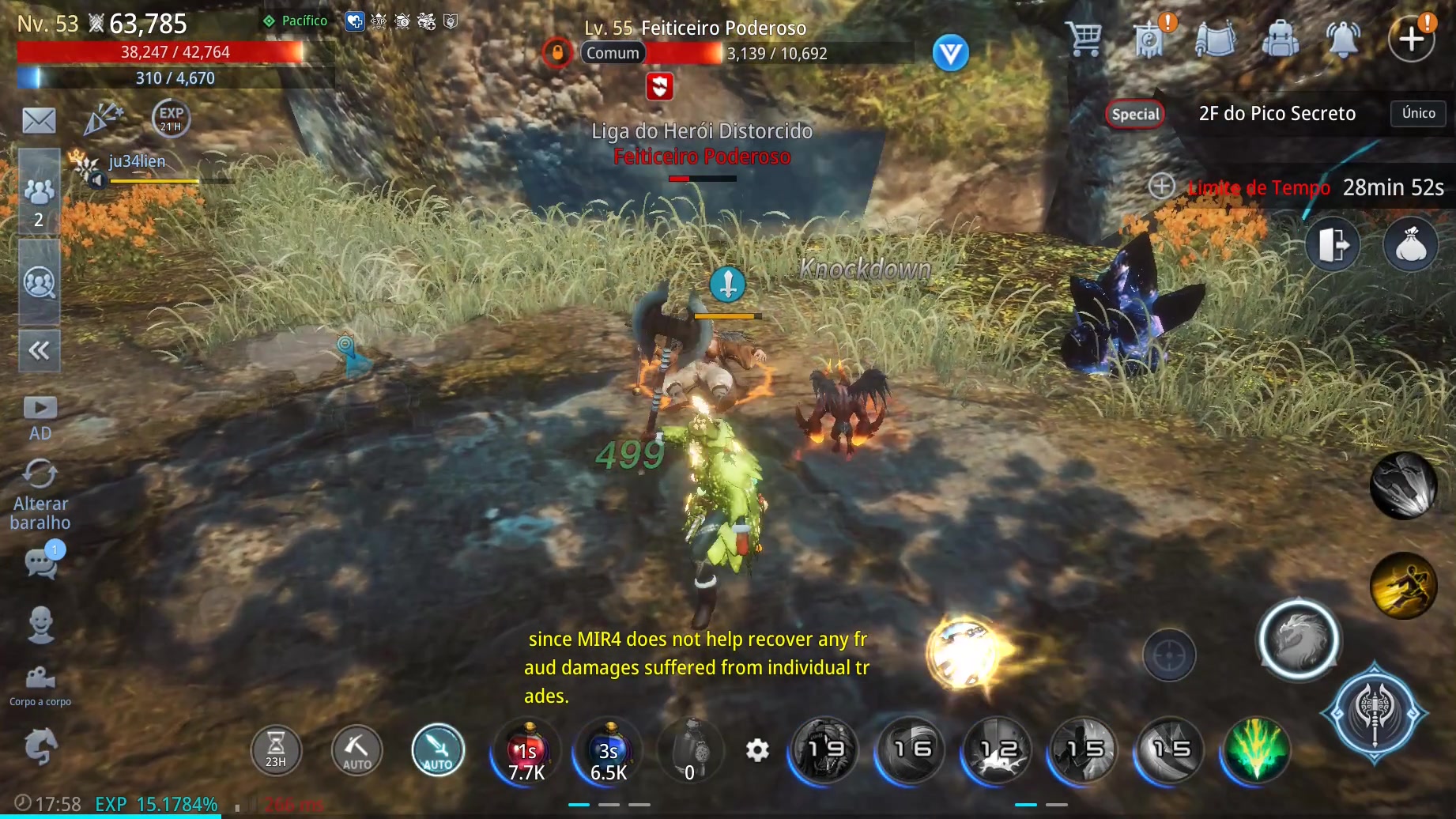Open the plus main menu
This screenshot has width=1456, height=819.
[1412, 38]
